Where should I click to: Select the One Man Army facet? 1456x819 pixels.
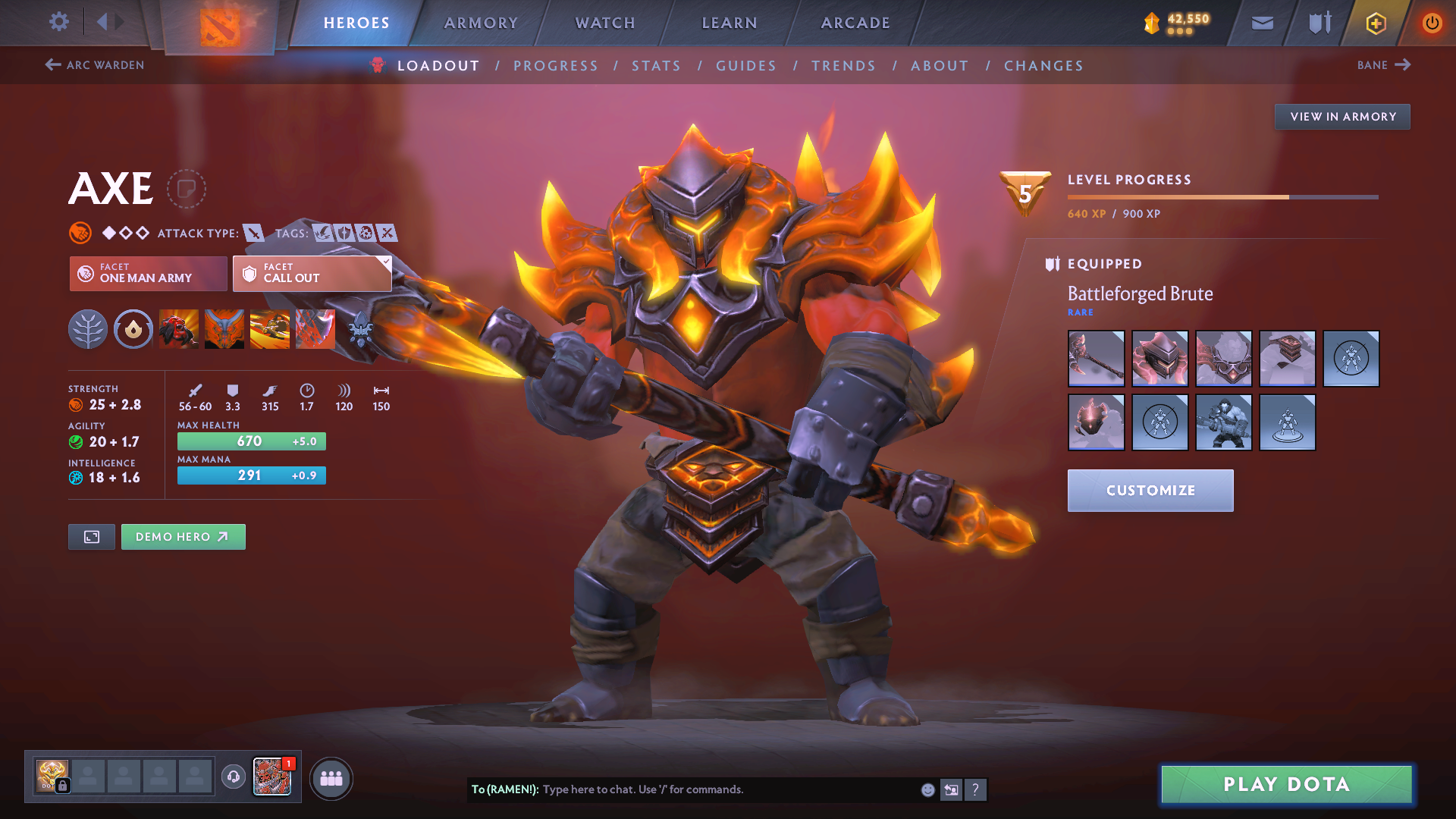point(147,273)
